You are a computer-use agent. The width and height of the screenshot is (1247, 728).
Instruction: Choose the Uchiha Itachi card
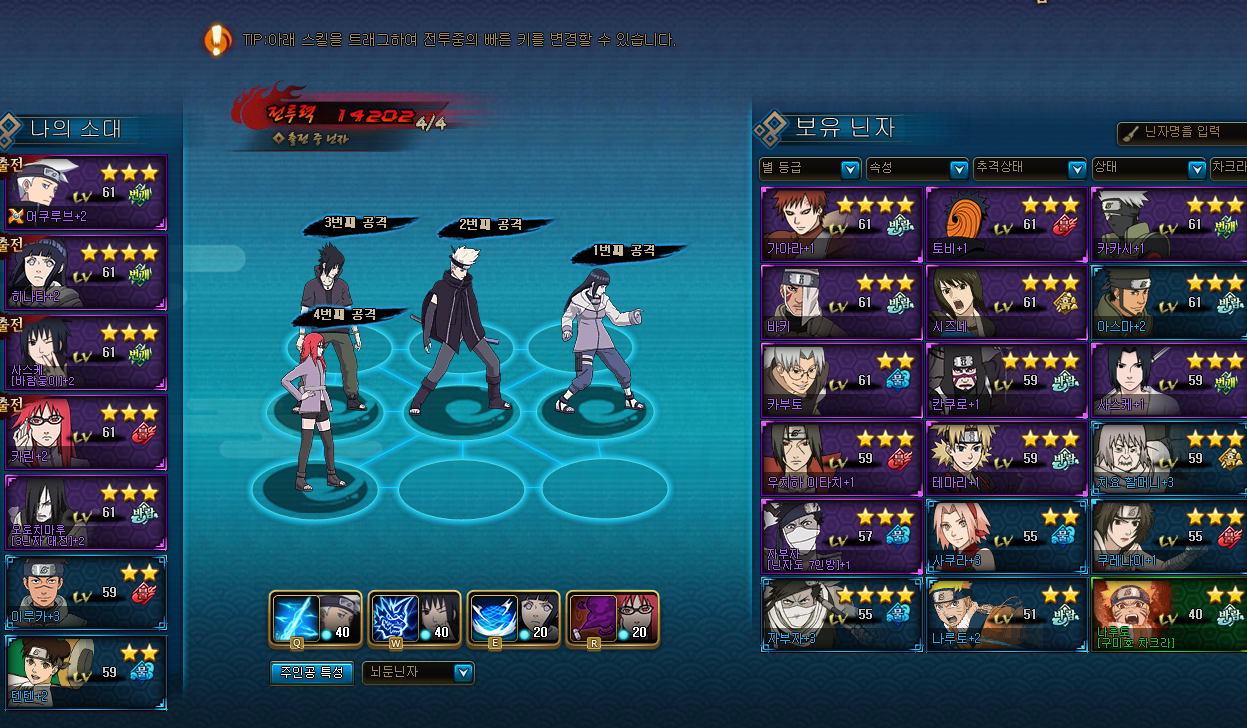840,458
